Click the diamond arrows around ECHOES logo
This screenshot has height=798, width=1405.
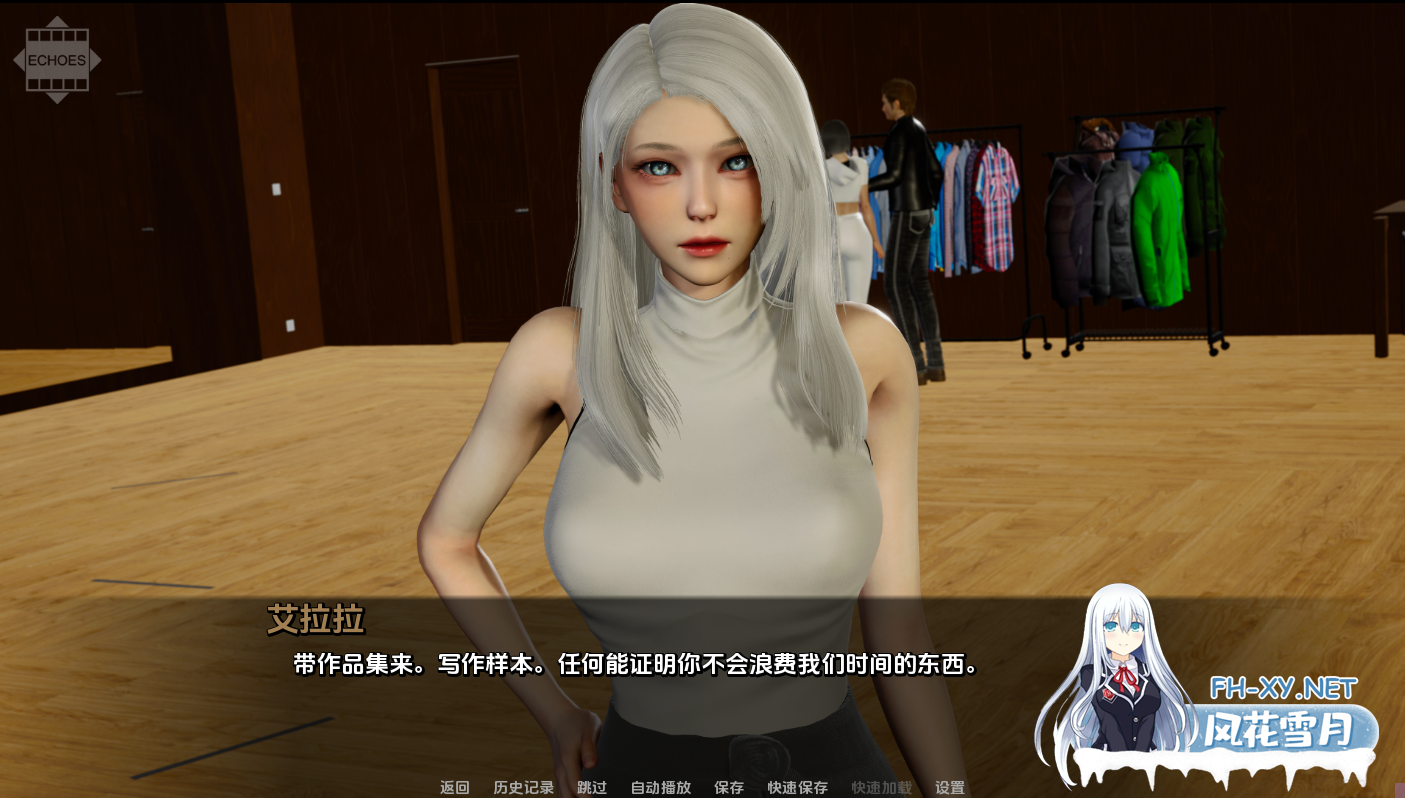58,59
